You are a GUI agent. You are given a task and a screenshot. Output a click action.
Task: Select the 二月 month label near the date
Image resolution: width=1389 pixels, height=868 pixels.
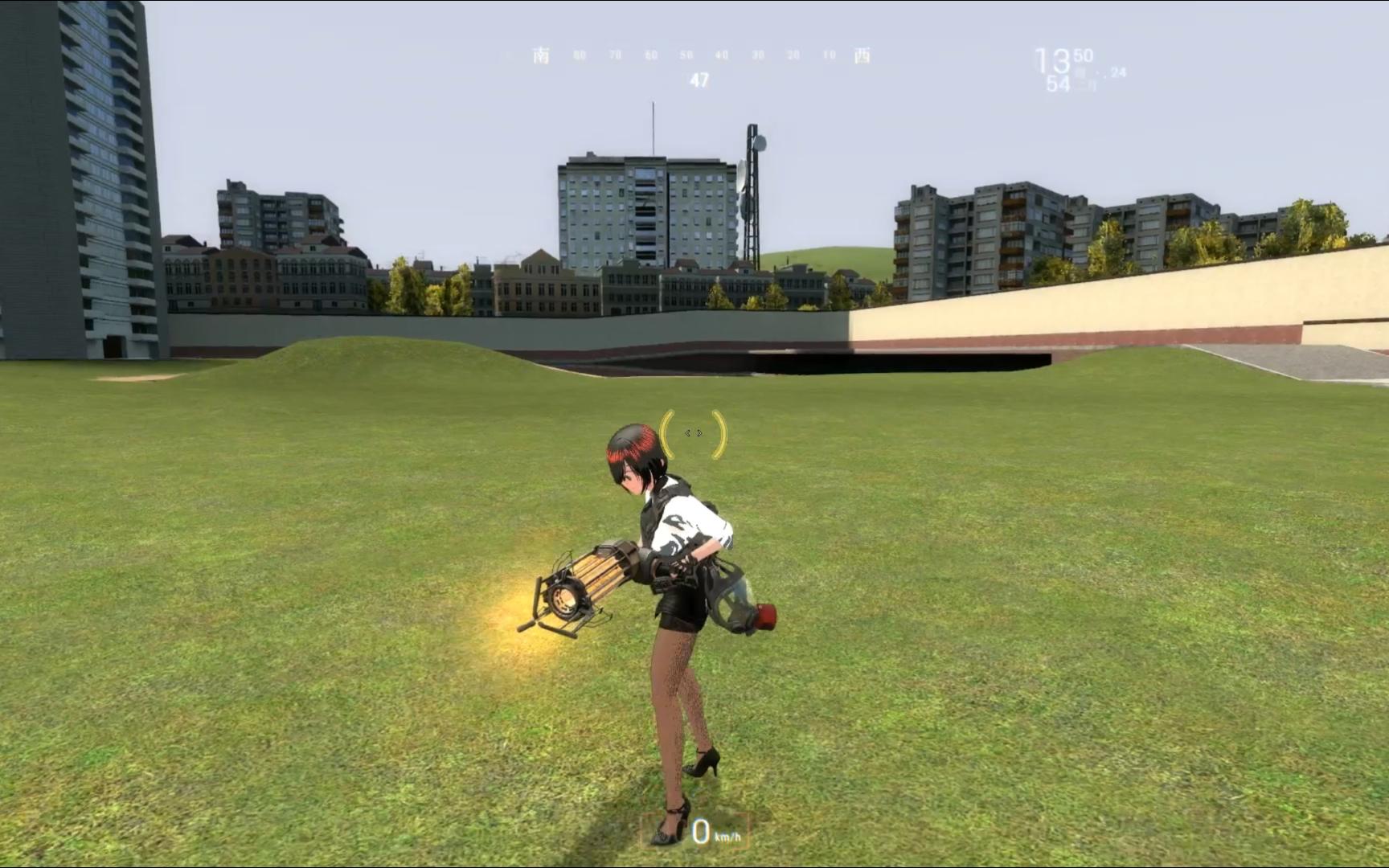click(x=1084, y=84)
